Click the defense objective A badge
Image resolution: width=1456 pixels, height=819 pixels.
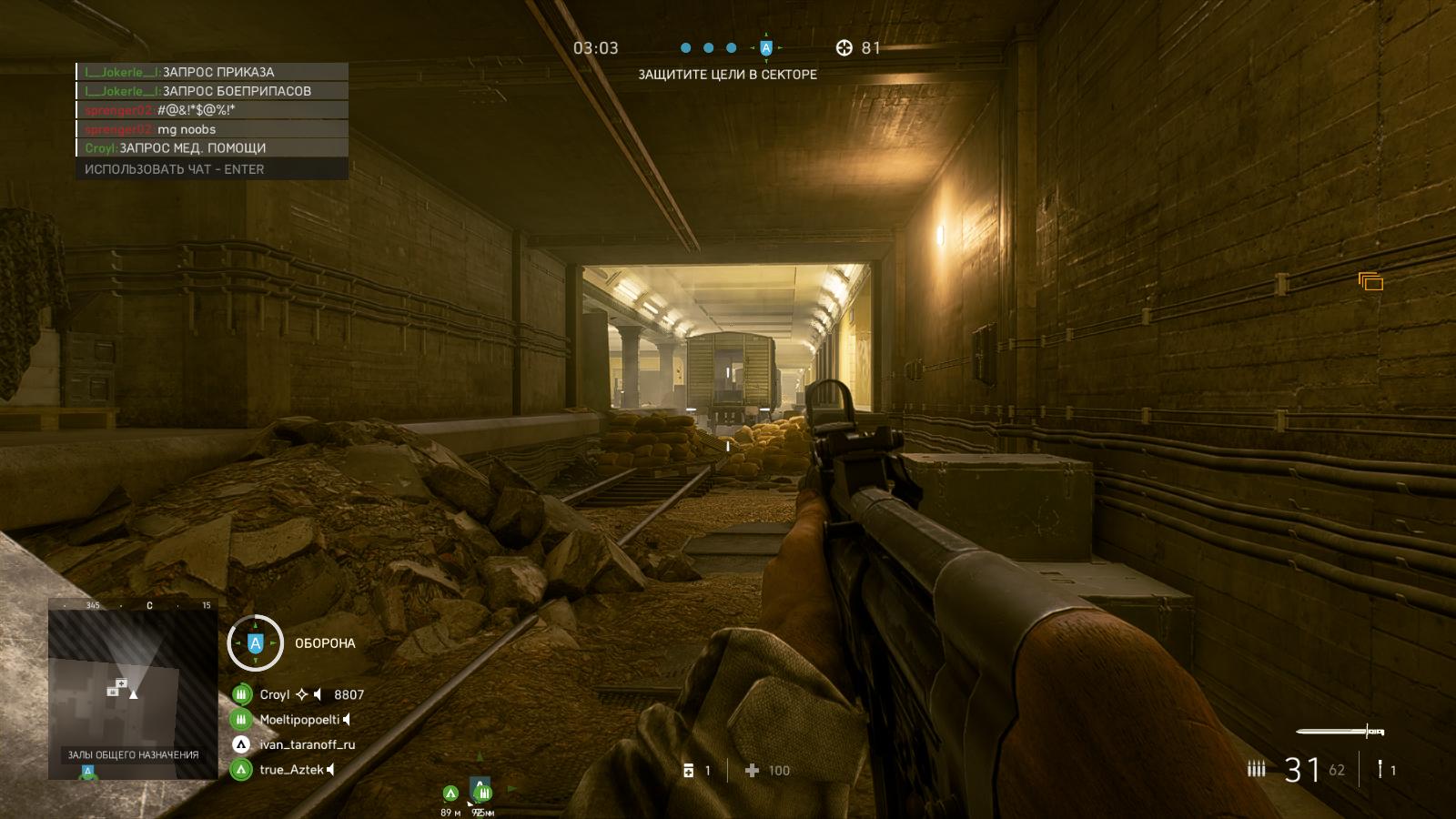point(255,643)
